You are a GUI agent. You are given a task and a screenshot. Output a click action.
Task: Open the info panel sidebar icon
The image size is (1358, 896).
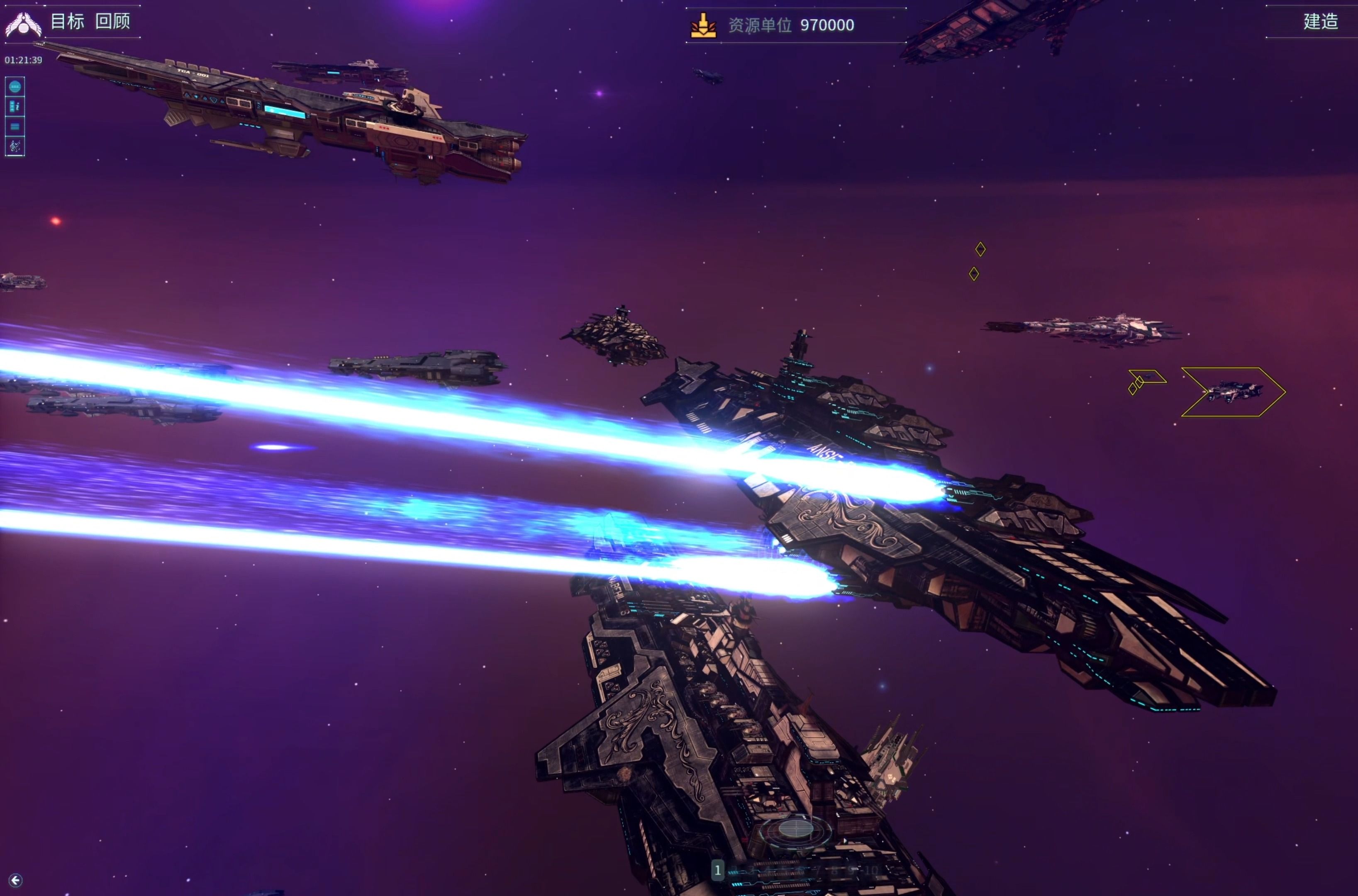pos(15,107)
